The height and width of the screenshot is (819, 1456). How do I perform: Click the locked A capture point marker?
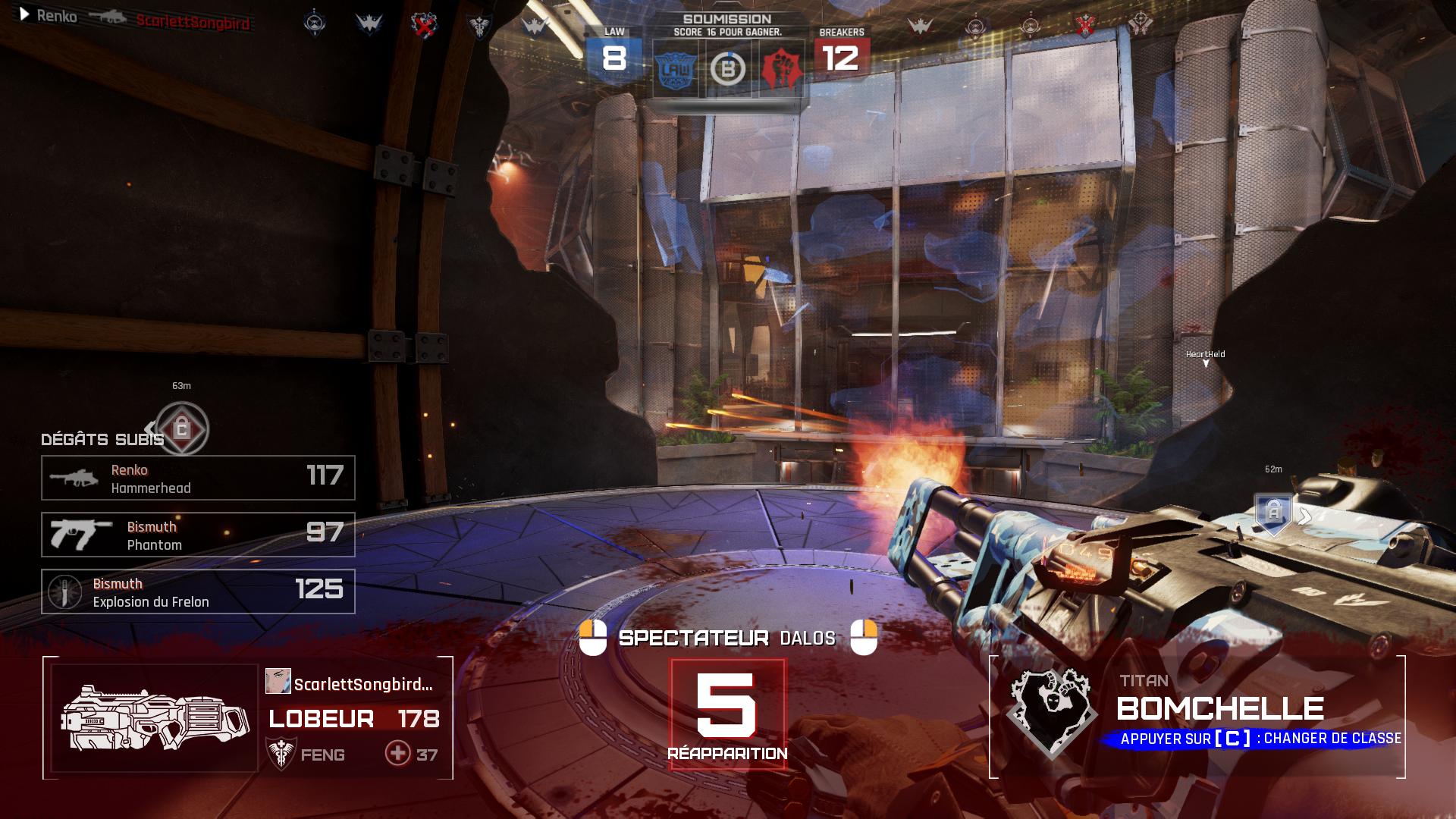tap(1273, 513)
